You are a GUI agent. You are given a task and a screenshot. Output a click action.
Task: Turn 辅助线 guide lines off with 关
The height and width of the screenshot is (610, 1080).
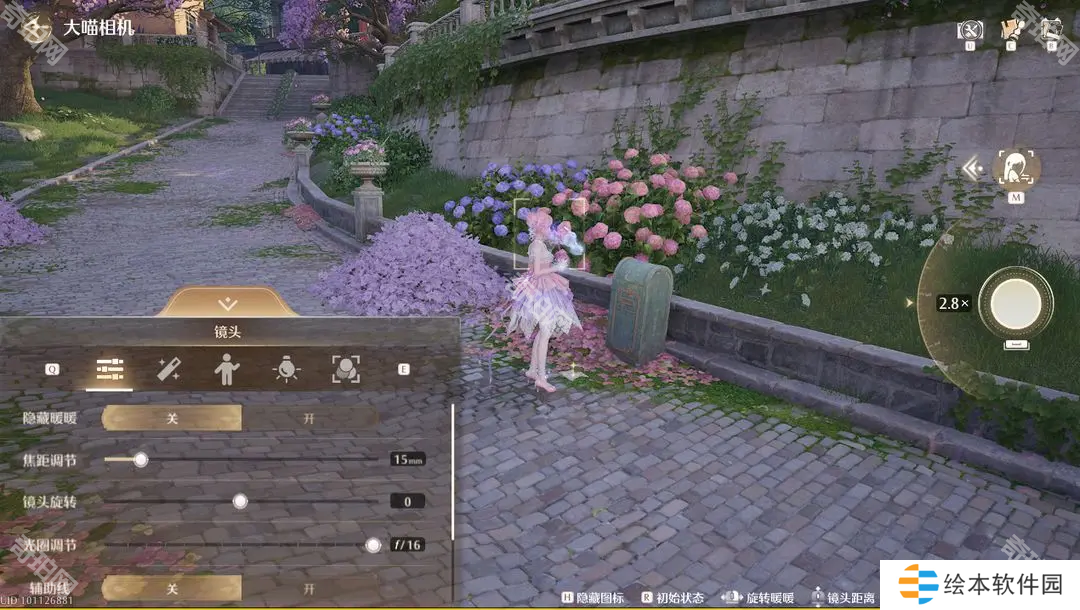[x=172, y=588]
